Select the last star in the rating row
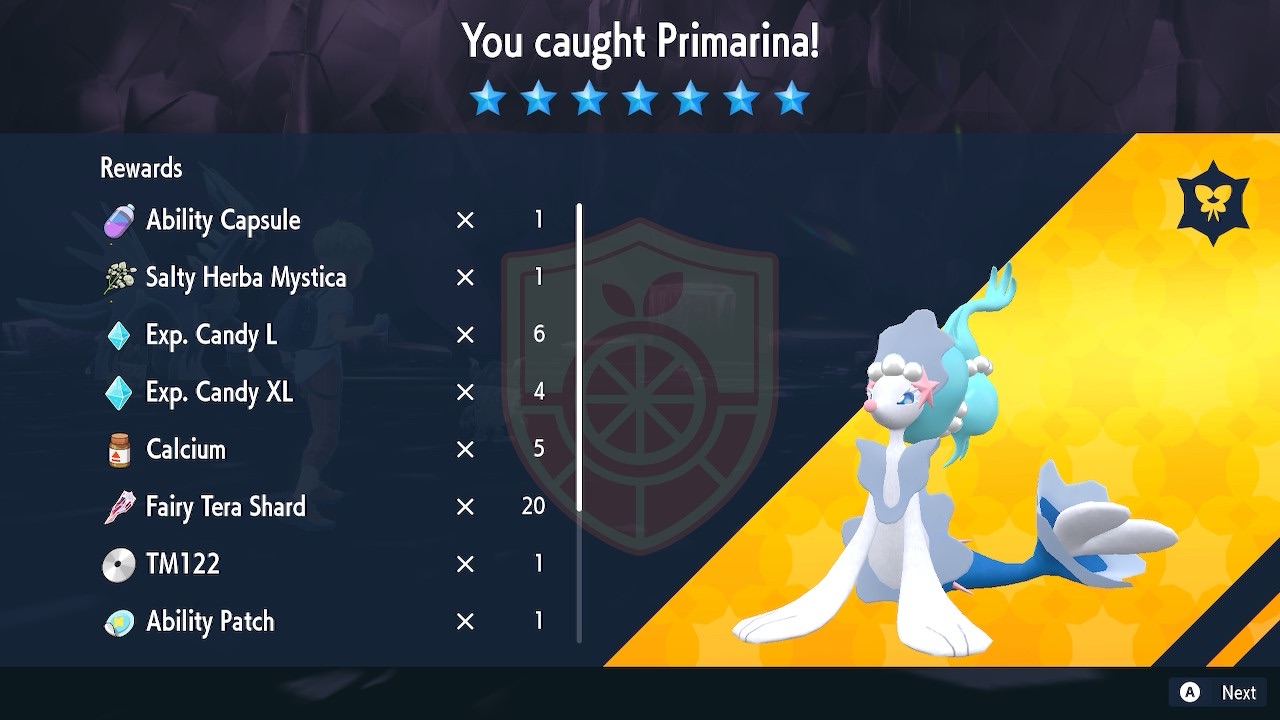Viewport: 1280px width, 720px height. coord(791,97)
